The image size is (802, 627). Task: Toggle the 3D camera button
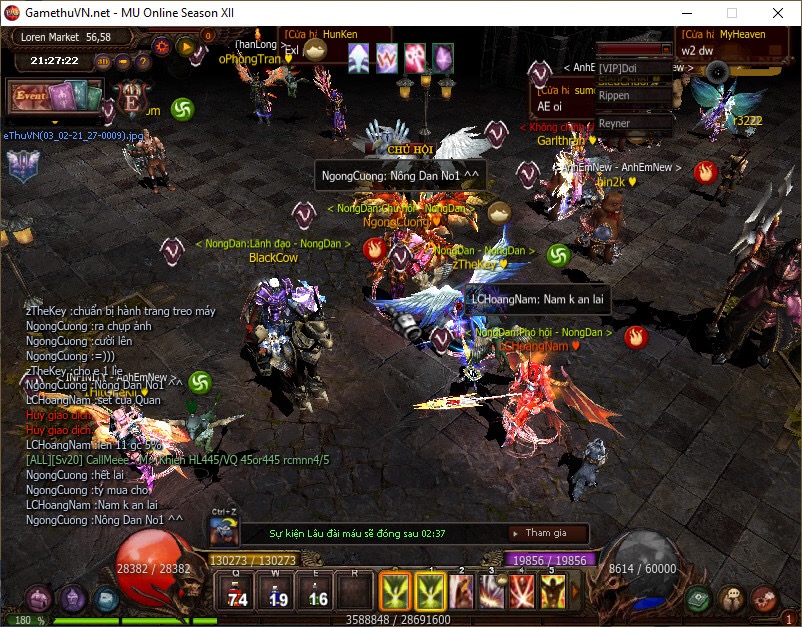pos(102,61)
